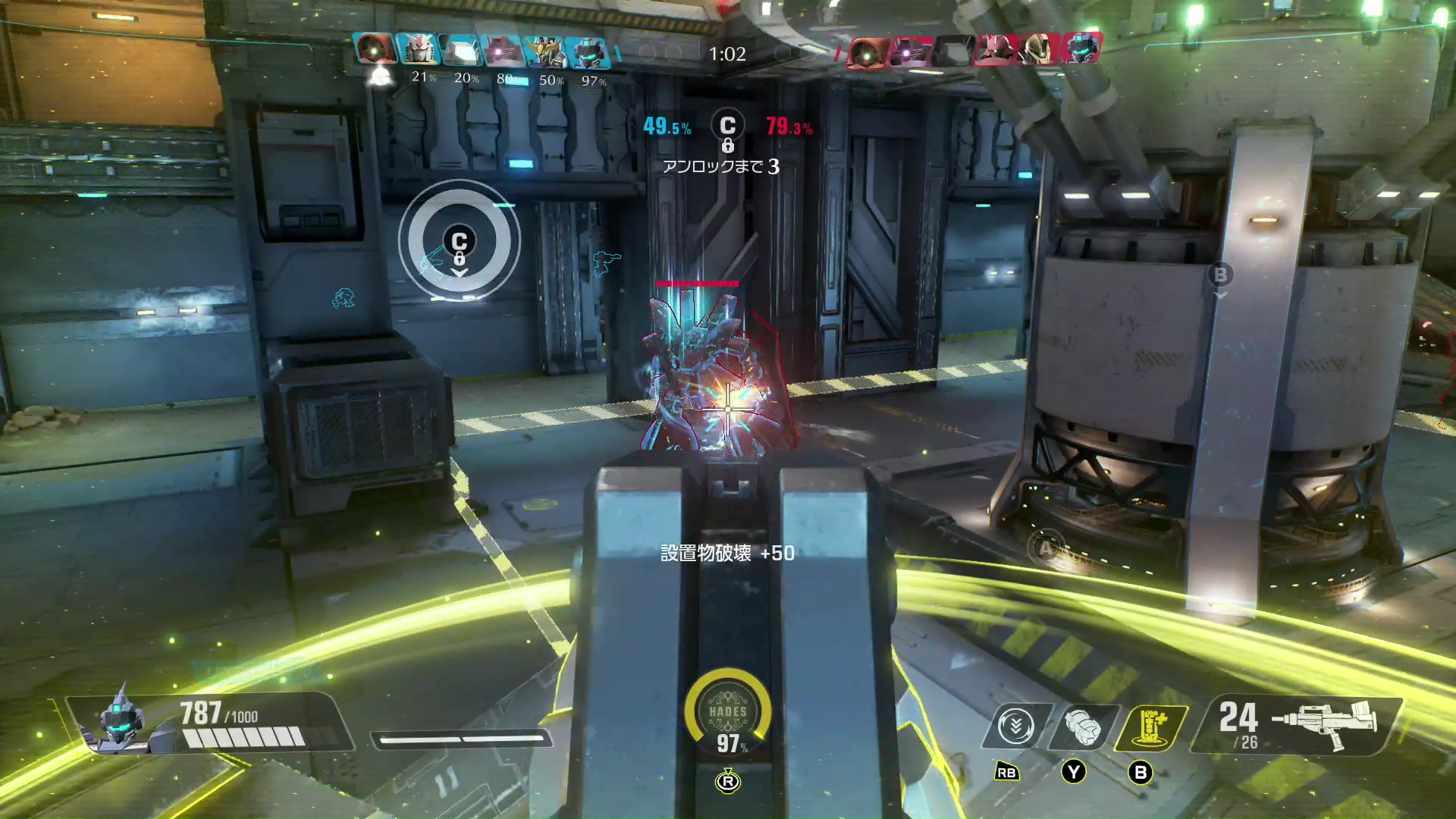Click the ringed objective C waypoint marker
The image size is (1456, 819).
point(460,243)
